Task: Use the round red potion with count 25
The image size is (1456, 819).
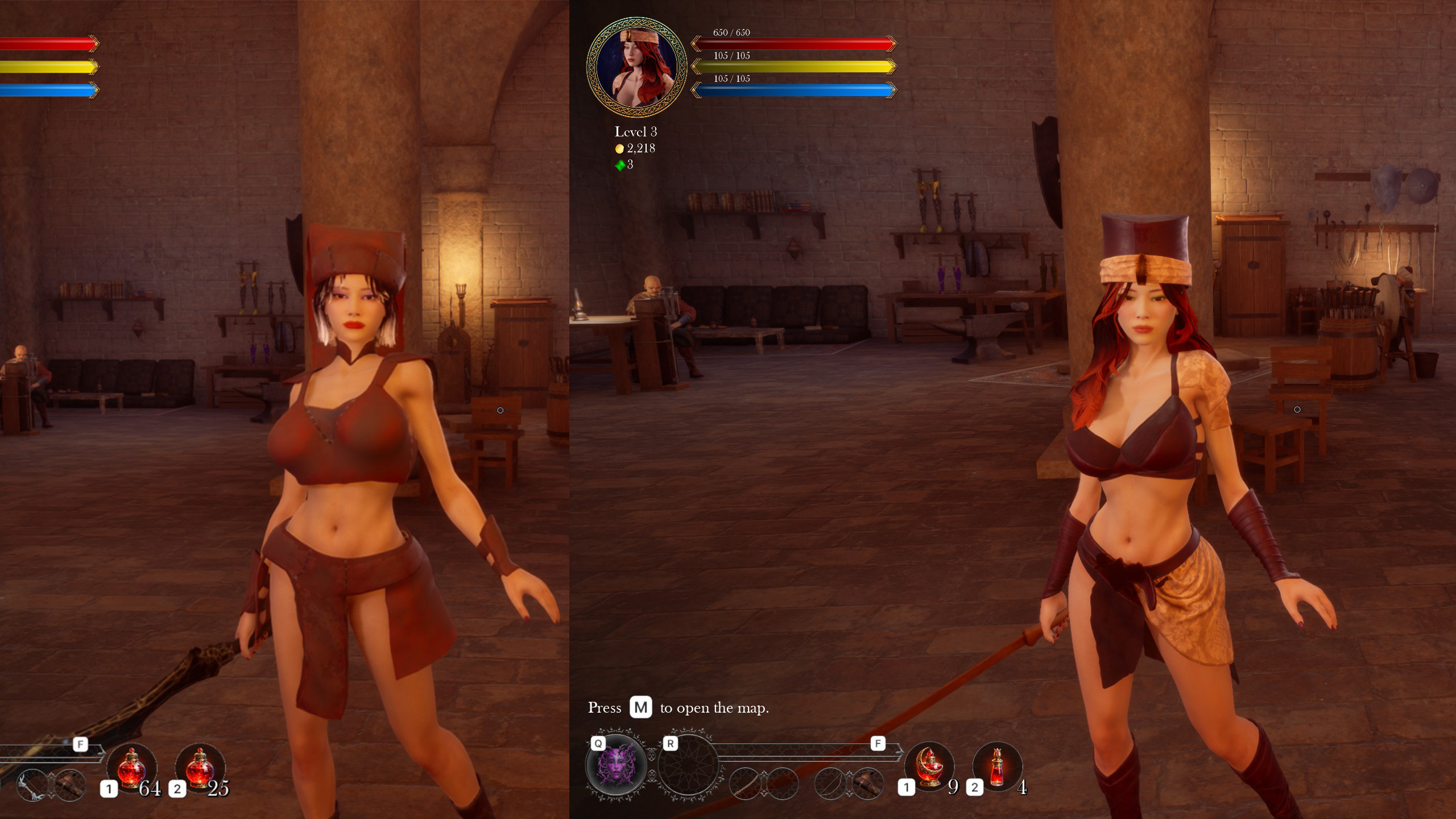Action: pos(200,767)
